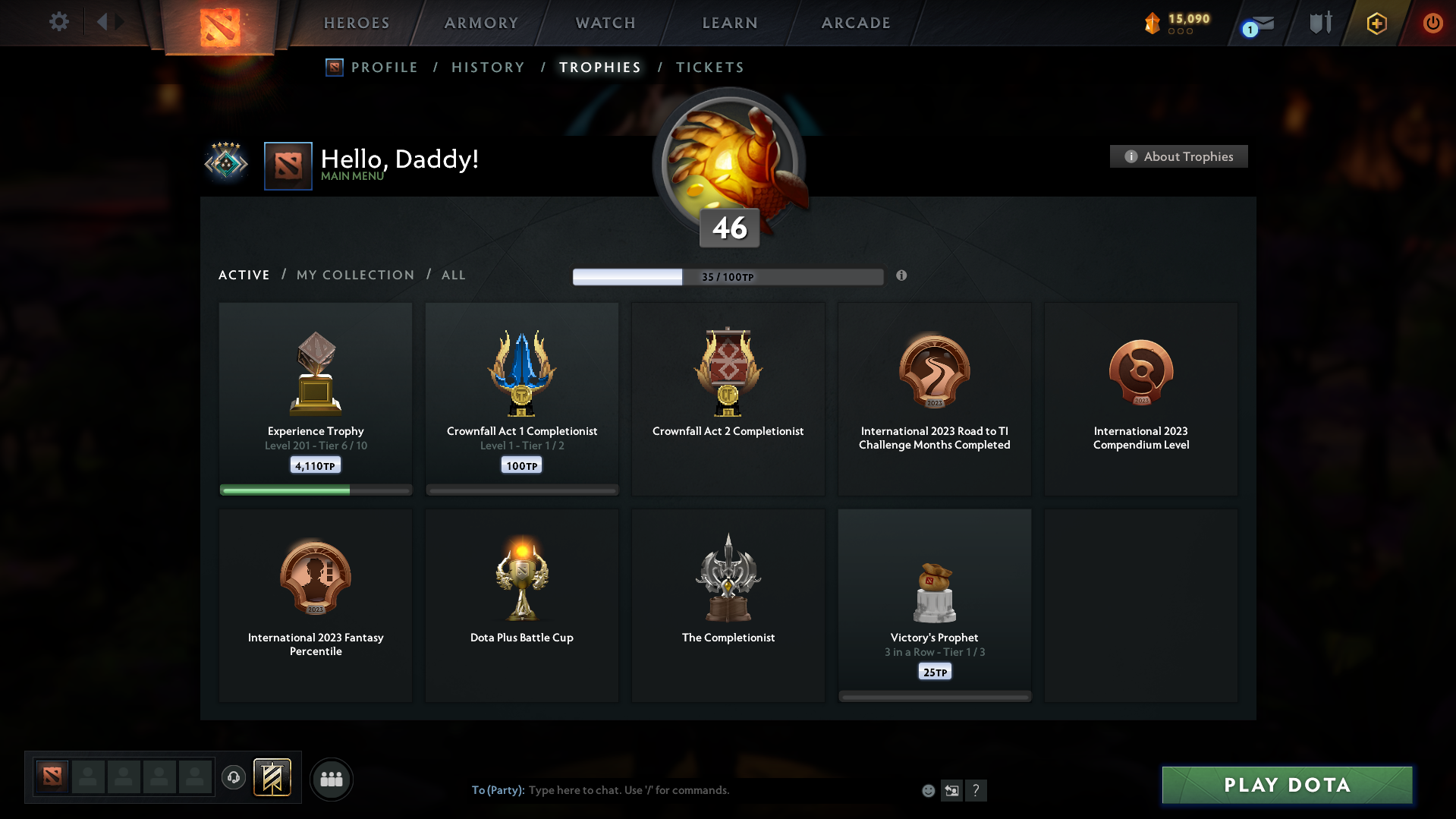Select the Armory shield and sword icon

point(1319,22)
